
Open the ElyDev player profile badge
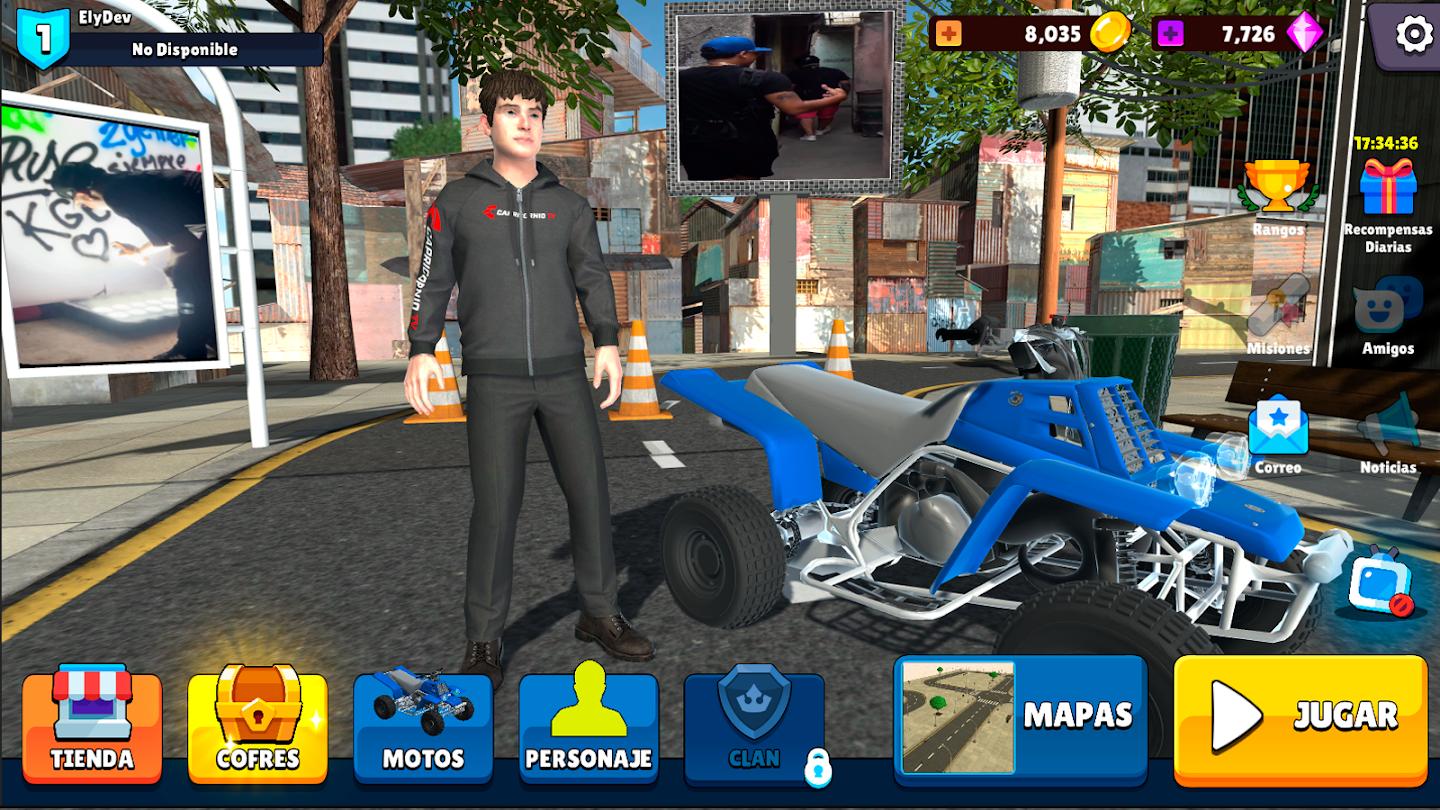click(44, 37)
